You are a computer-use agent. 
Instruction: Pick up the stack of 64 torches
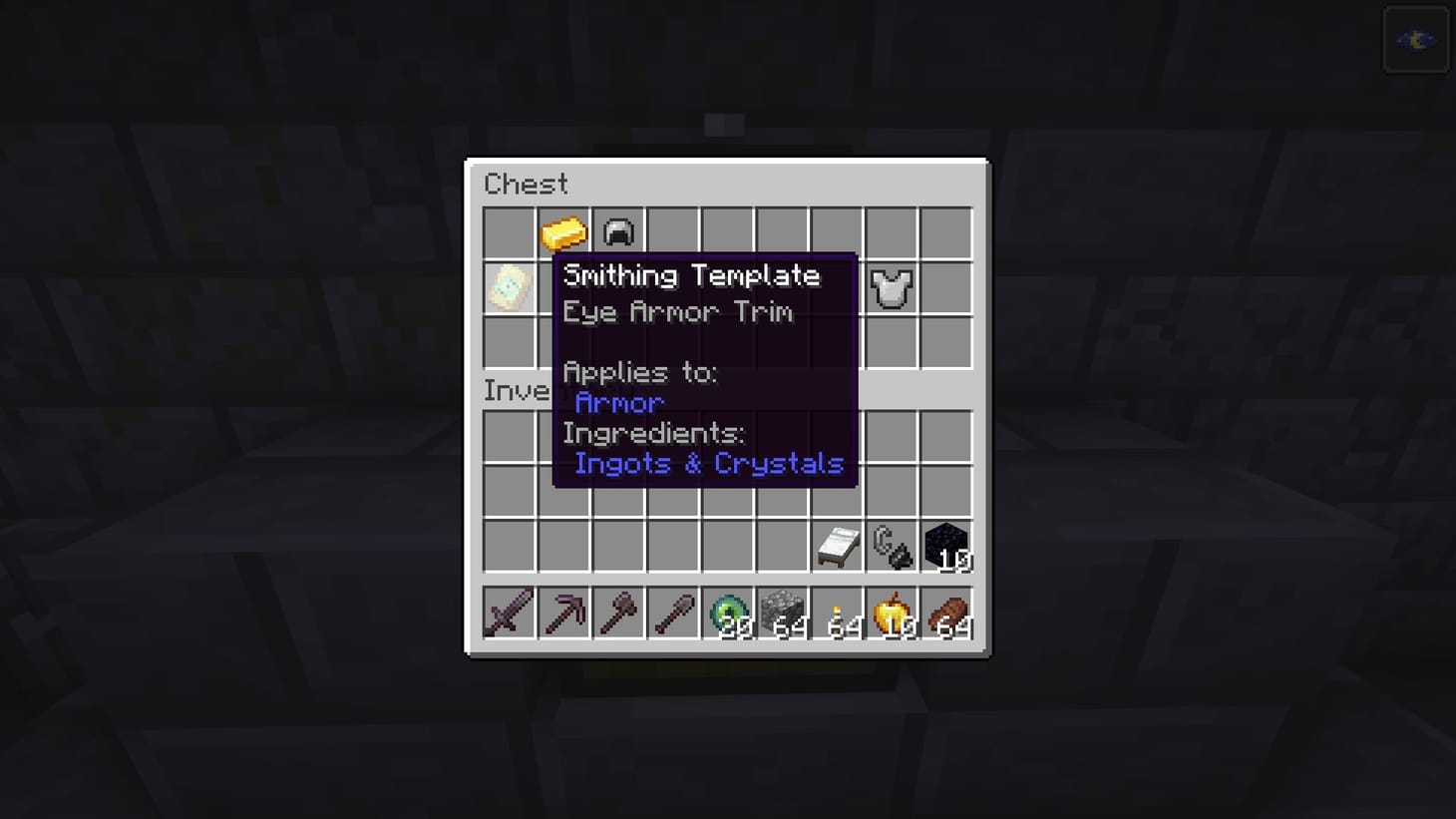[x=836, y=613]
